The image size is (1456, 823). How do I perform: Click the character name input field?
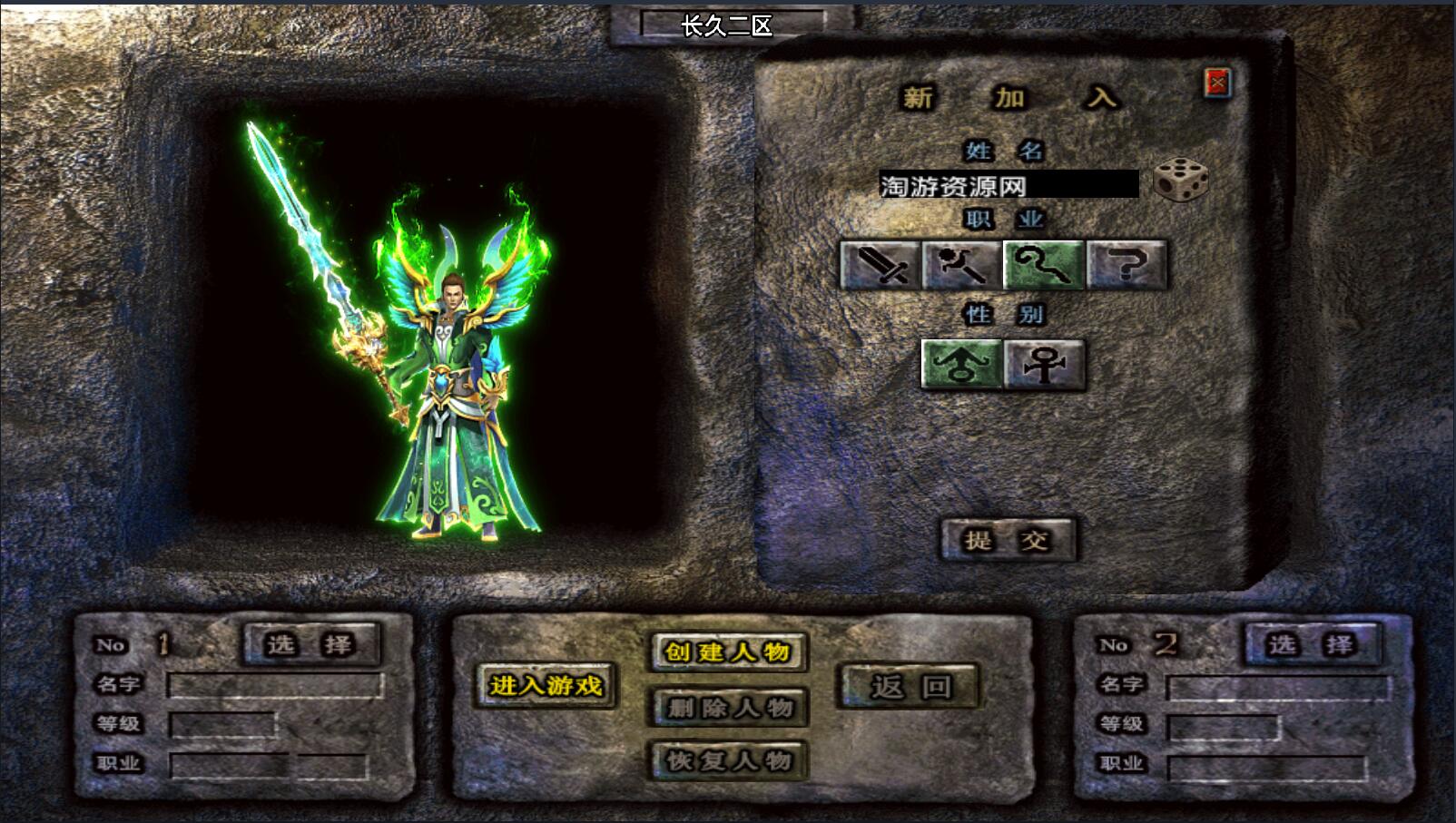pos(1008,185)
